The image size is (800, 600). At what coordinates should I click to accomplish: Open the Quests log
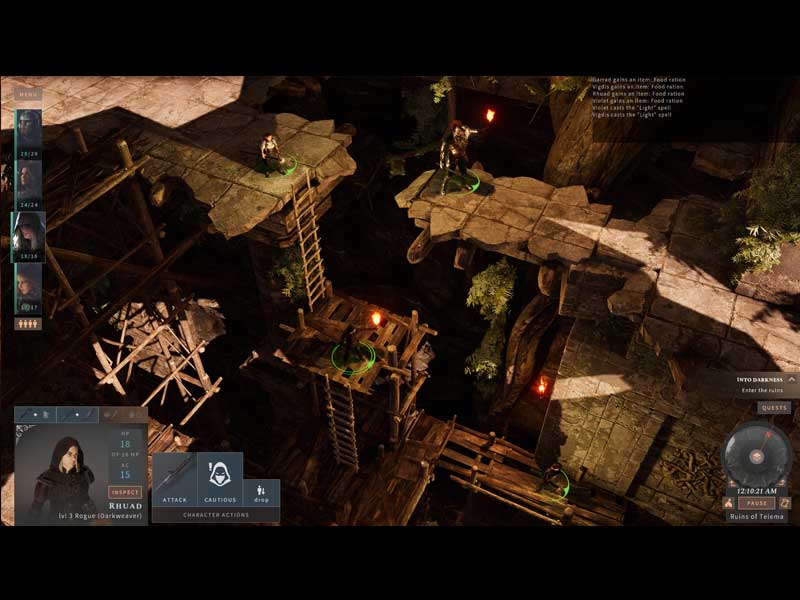tap(773, 408)
